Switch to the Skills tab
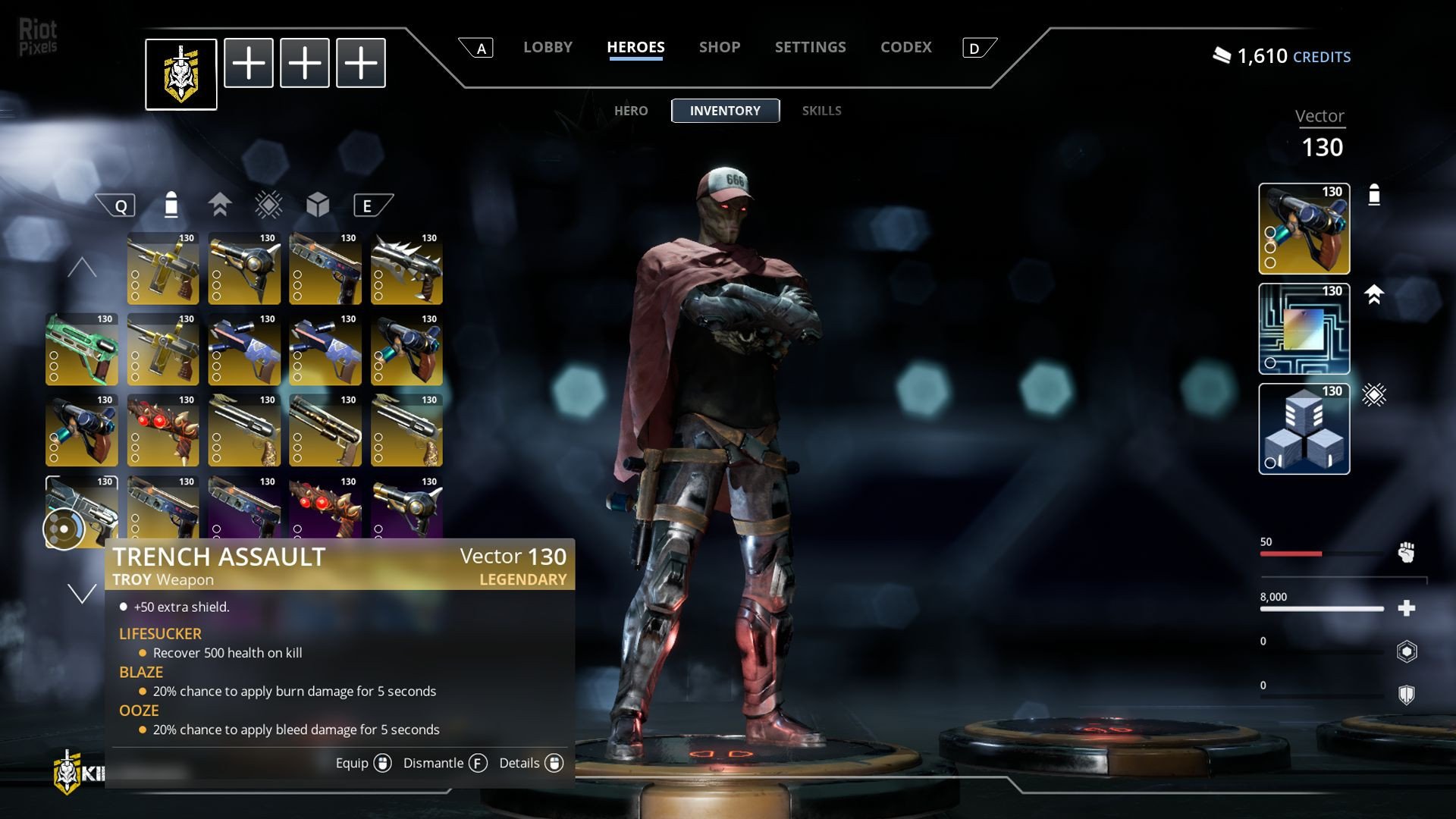Viewport: 1456px width, 819px height. pyautogui.click(x=821, y=111)
